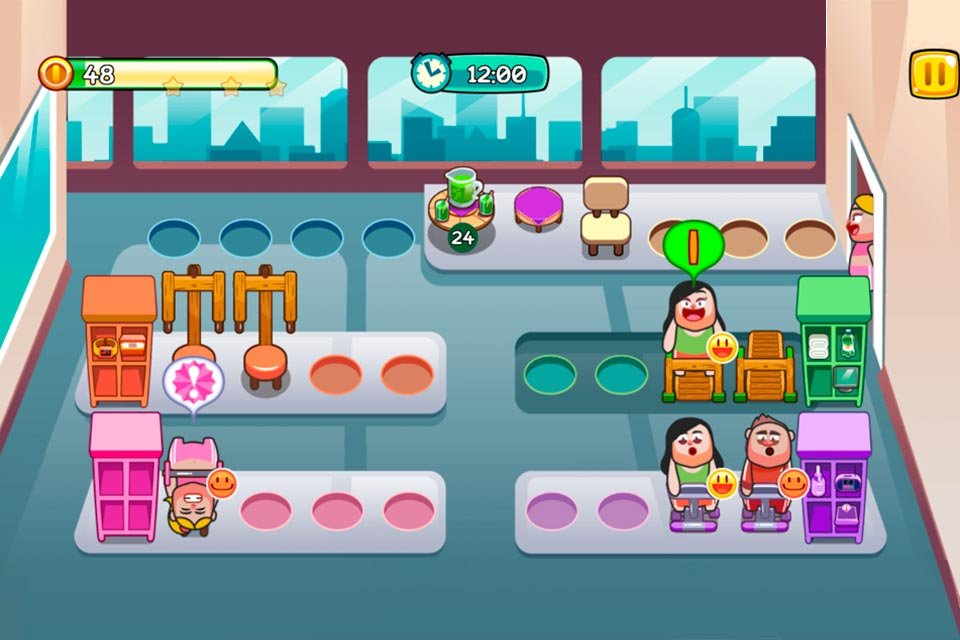This screenshot has width=960, height=640.
Task: Tap the pink flower request bubble
Action: click(x=193, y=380)
